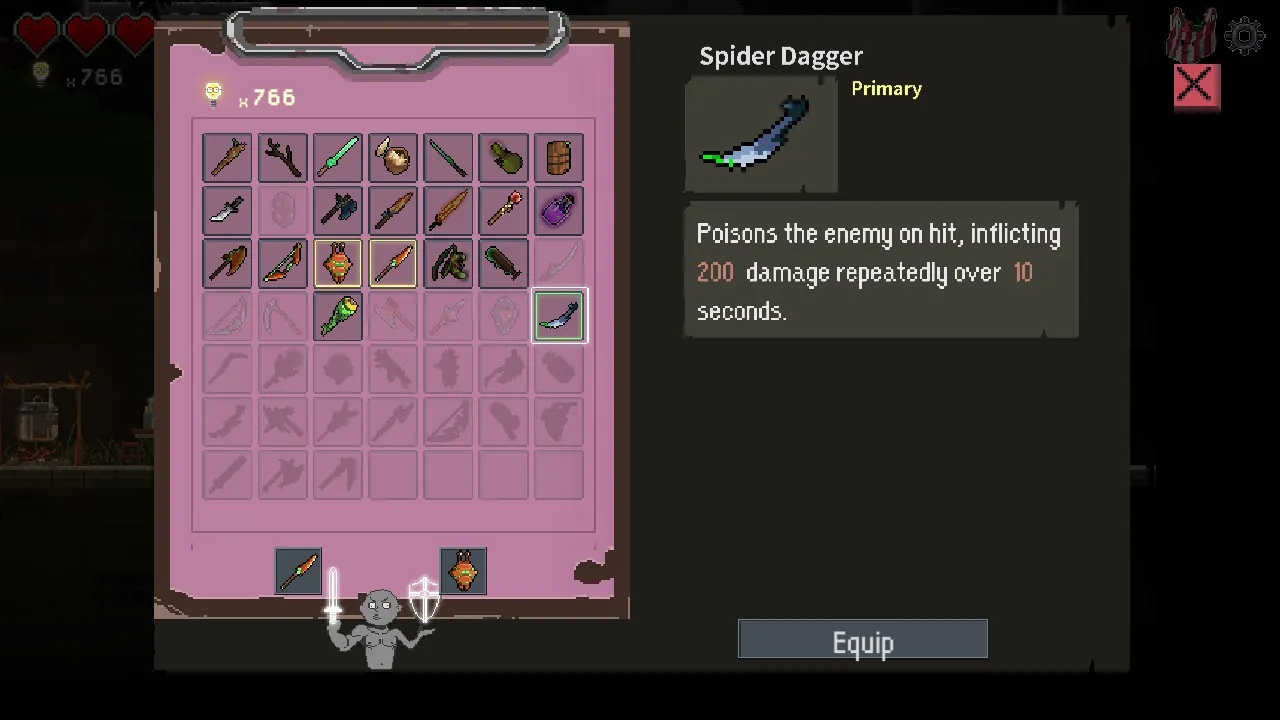Select the silver dagger in the second row
Screen dimensions: 1280x720
pos(226,210)
